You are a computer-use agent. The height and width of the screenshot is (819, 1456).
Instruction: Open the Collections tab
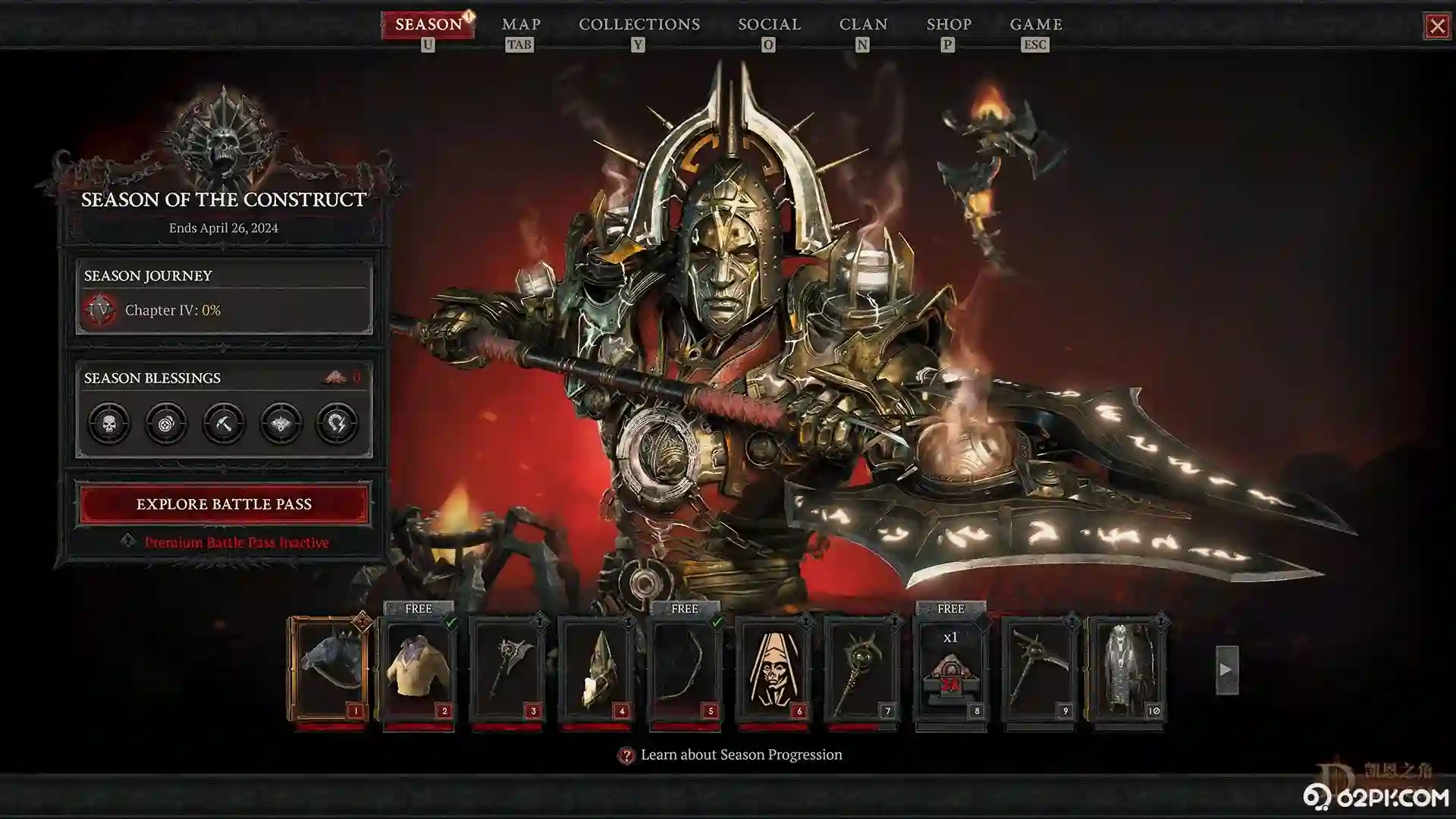point(639,24)
